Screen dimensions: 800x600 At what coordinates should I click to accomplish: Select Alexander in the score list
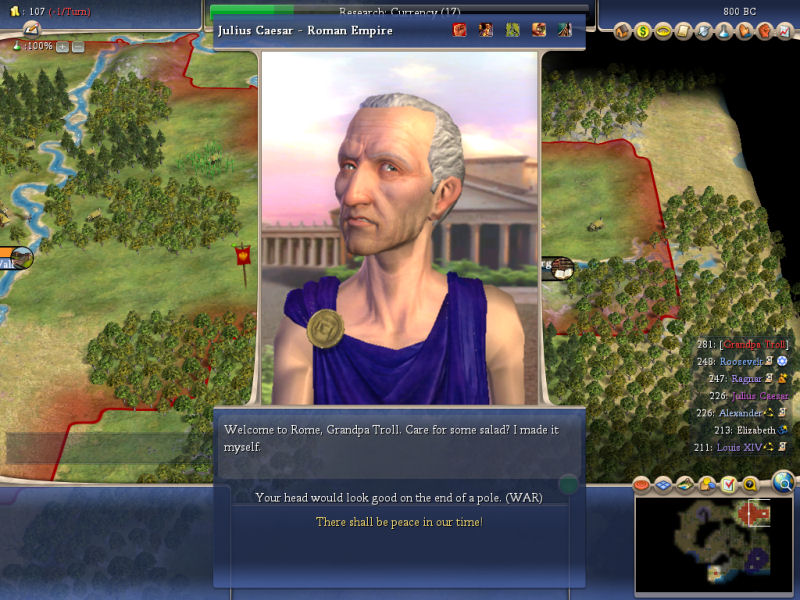[x=743, y=412]
